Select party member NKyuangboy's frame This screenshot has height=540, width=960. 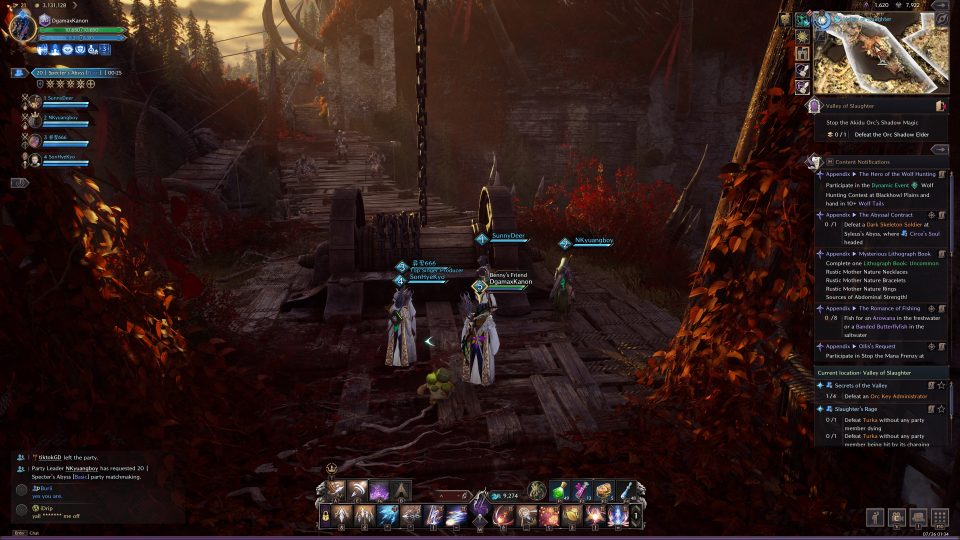tap(62, 120)
